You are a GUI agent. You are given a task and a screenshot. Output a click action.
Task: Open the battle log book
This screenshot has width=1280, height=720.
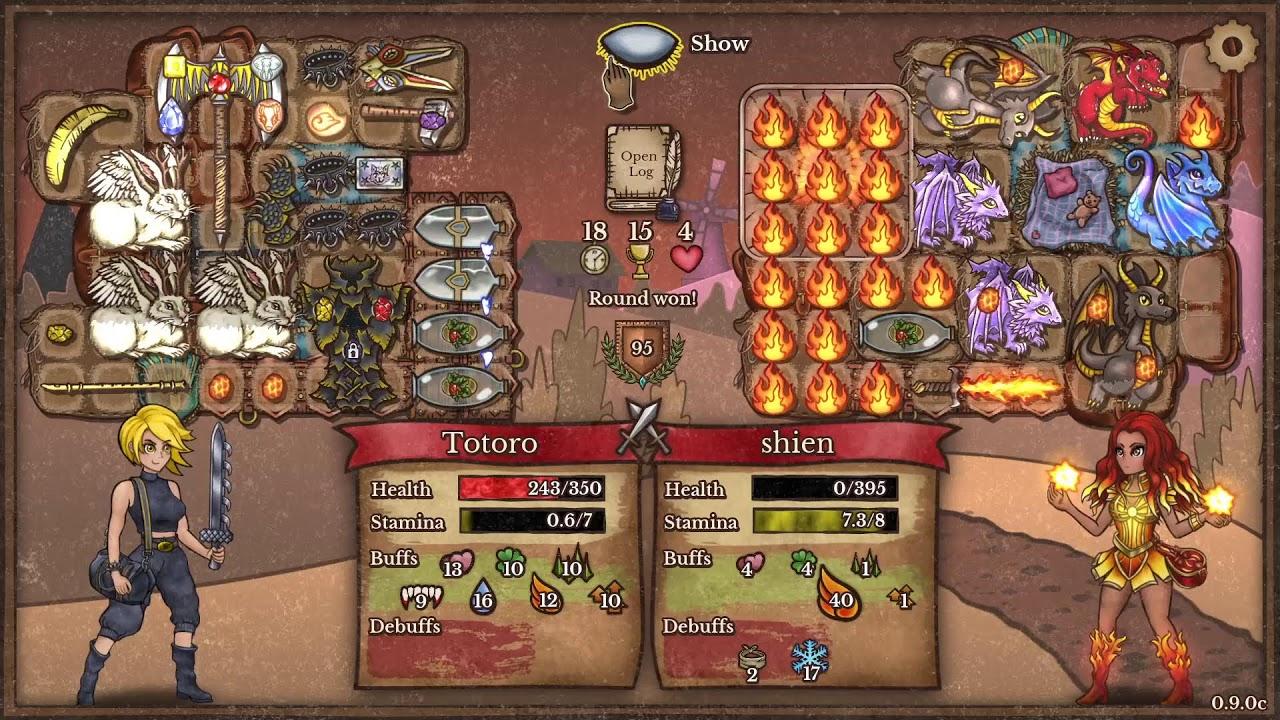pos(640,166)
